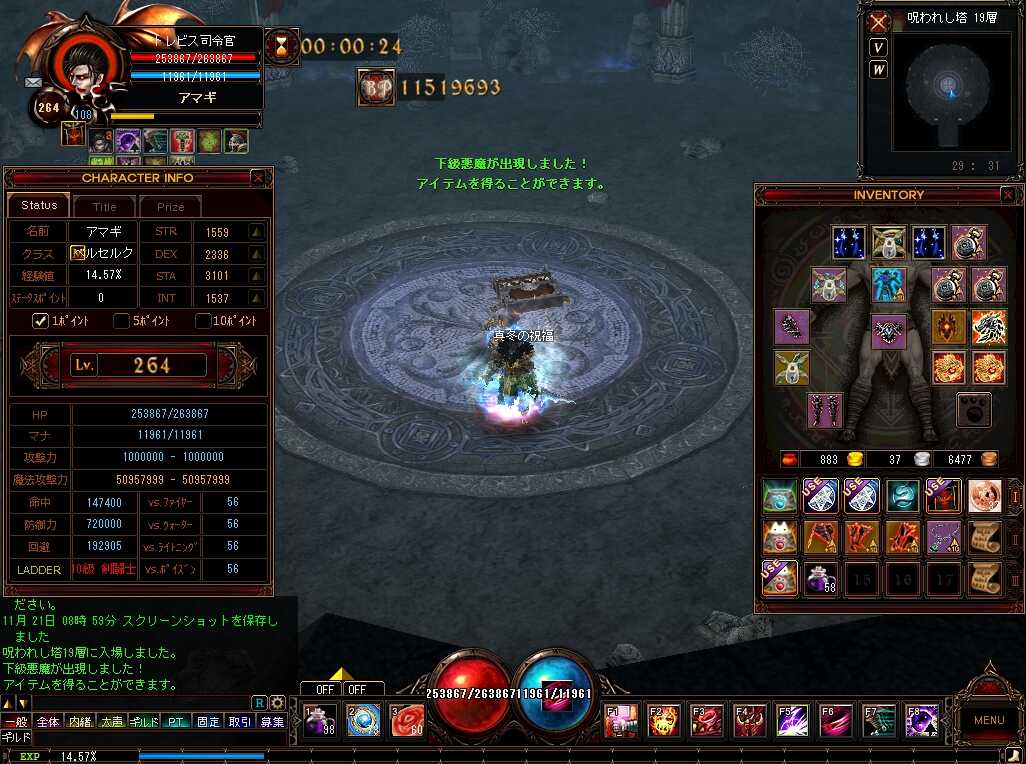Open the Prize tab
The height and width of the screenshot is (764, 1026).
[170, 206]
